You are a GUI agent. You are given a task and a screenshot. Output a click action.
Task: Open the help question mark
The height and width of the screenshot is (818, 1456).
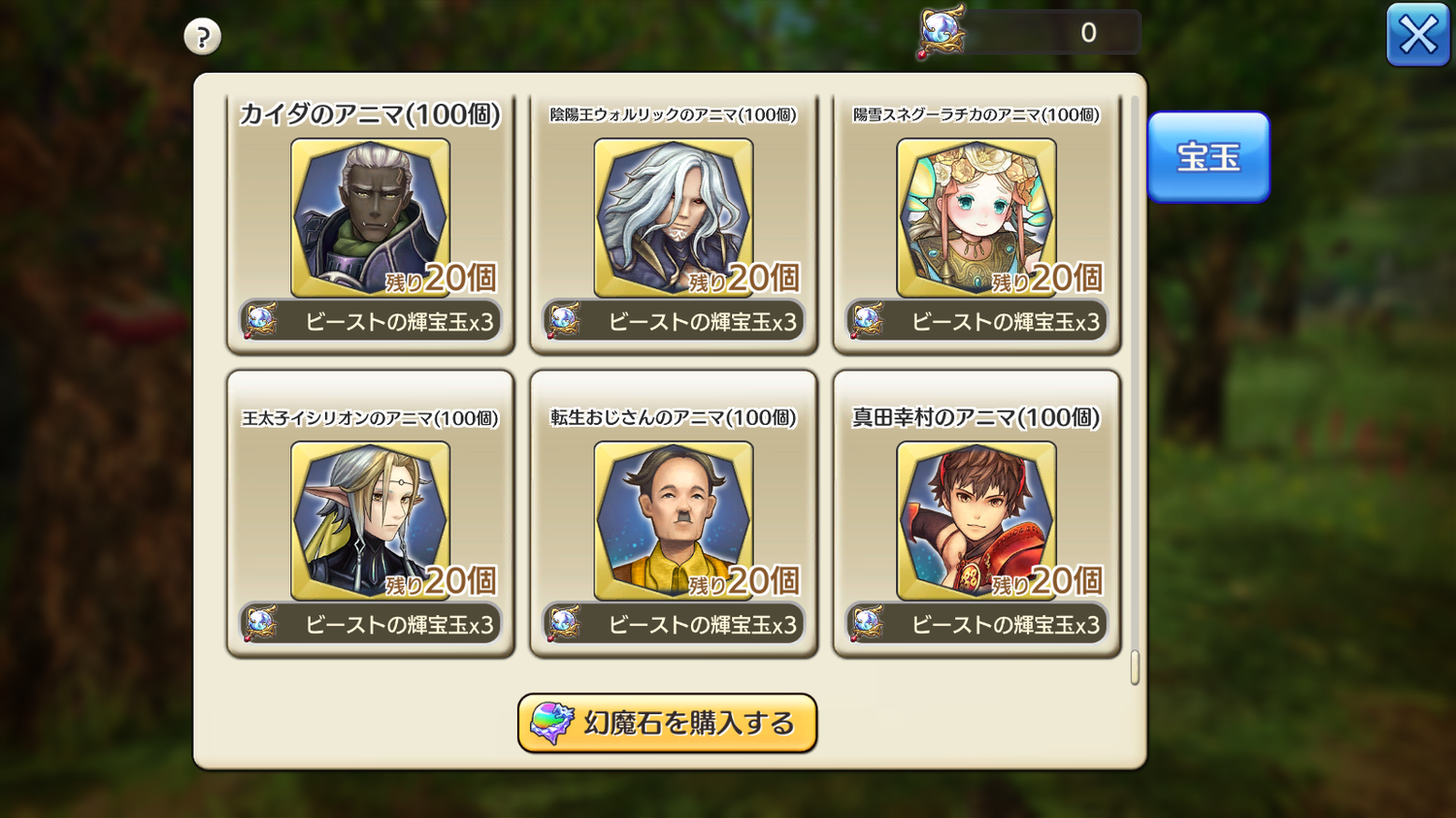click(202, 37)
